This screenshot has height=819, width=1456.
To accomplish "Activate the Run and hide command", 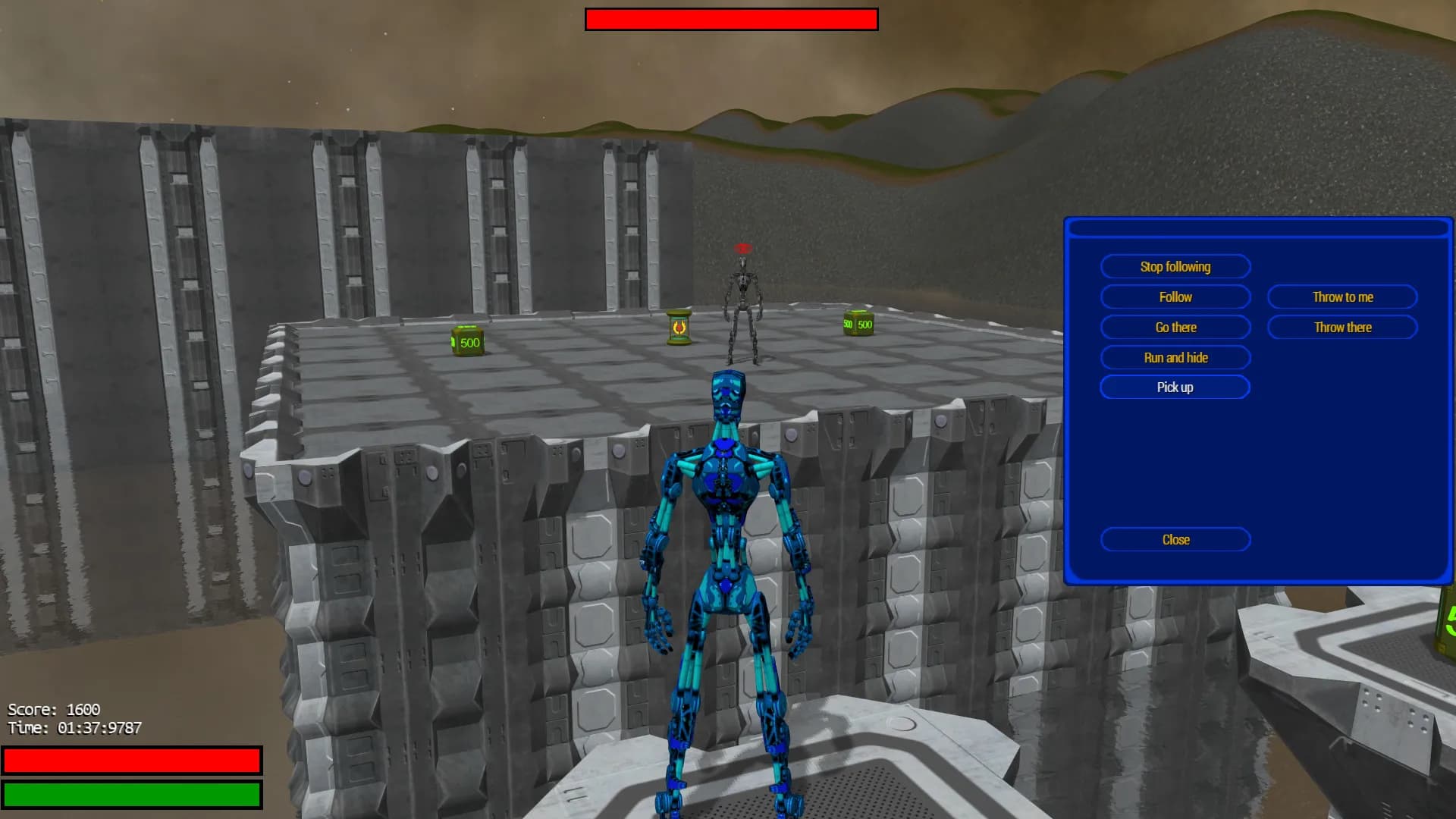I will 1175,357.
